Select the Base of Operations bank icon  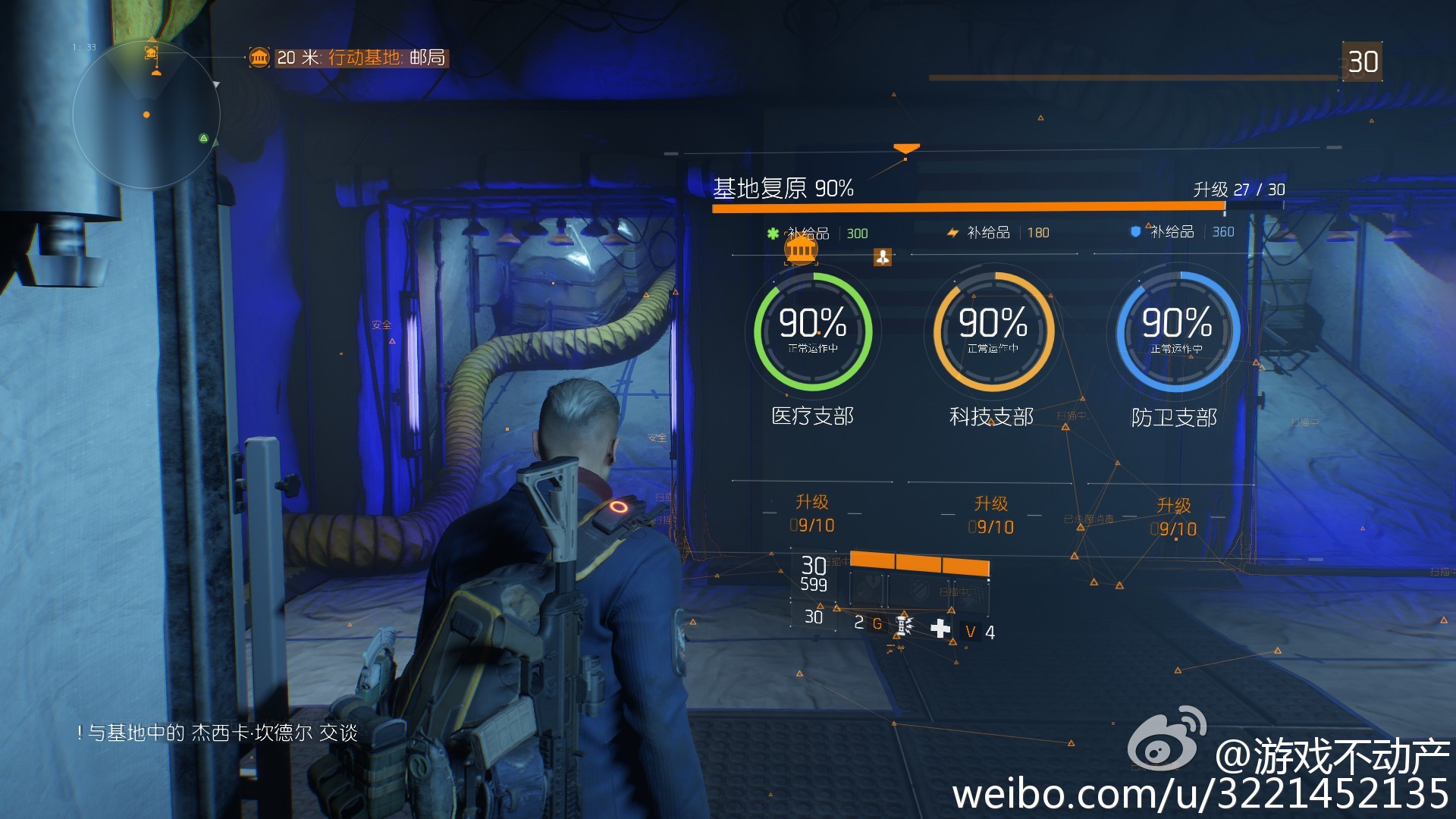pos(801,250)
